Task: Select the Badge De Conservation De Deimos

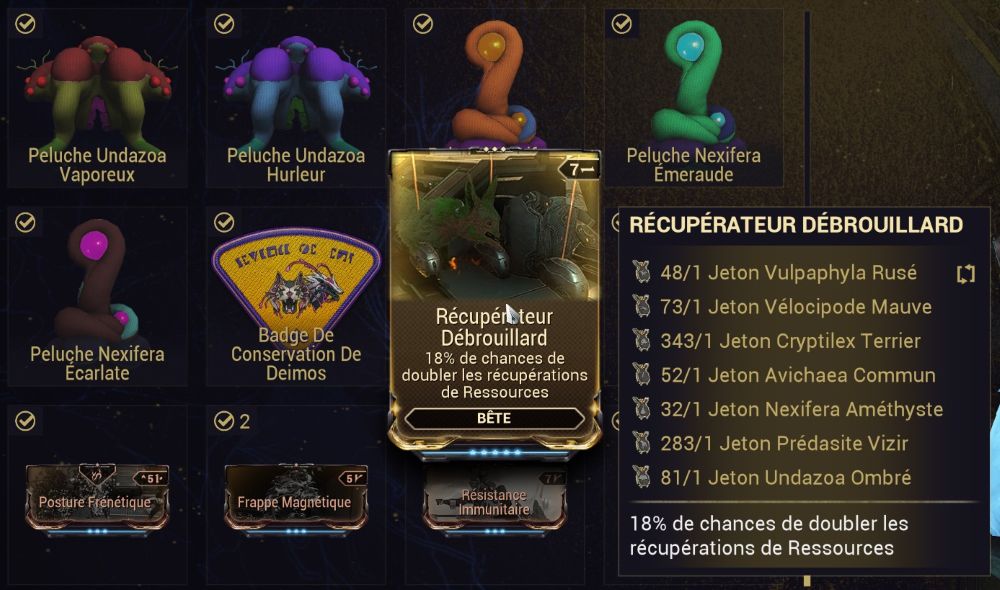Action: click(x=295, y=295)
